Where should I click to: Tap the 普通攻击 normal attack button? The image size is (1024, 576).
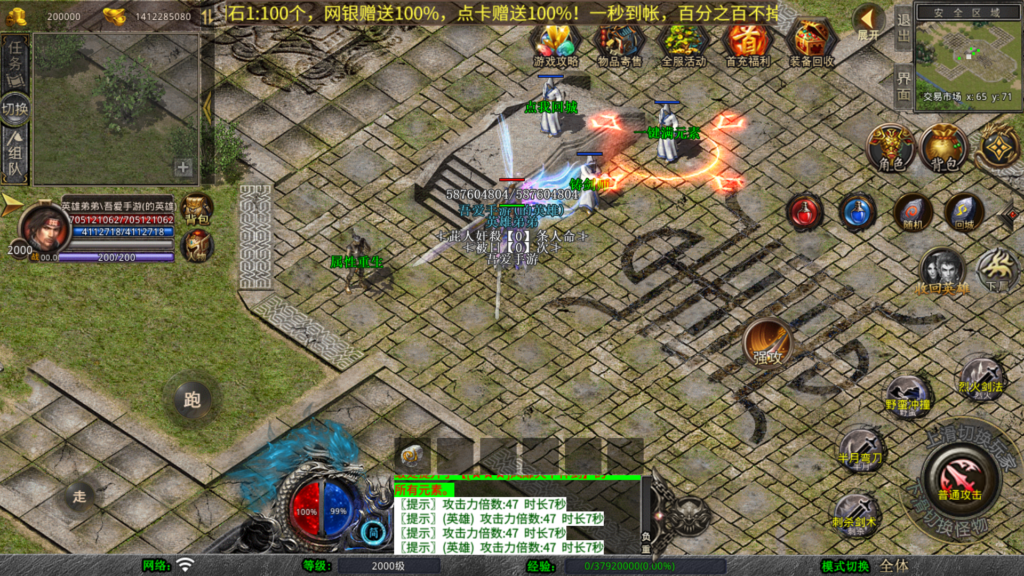click(x=959, y=475)
